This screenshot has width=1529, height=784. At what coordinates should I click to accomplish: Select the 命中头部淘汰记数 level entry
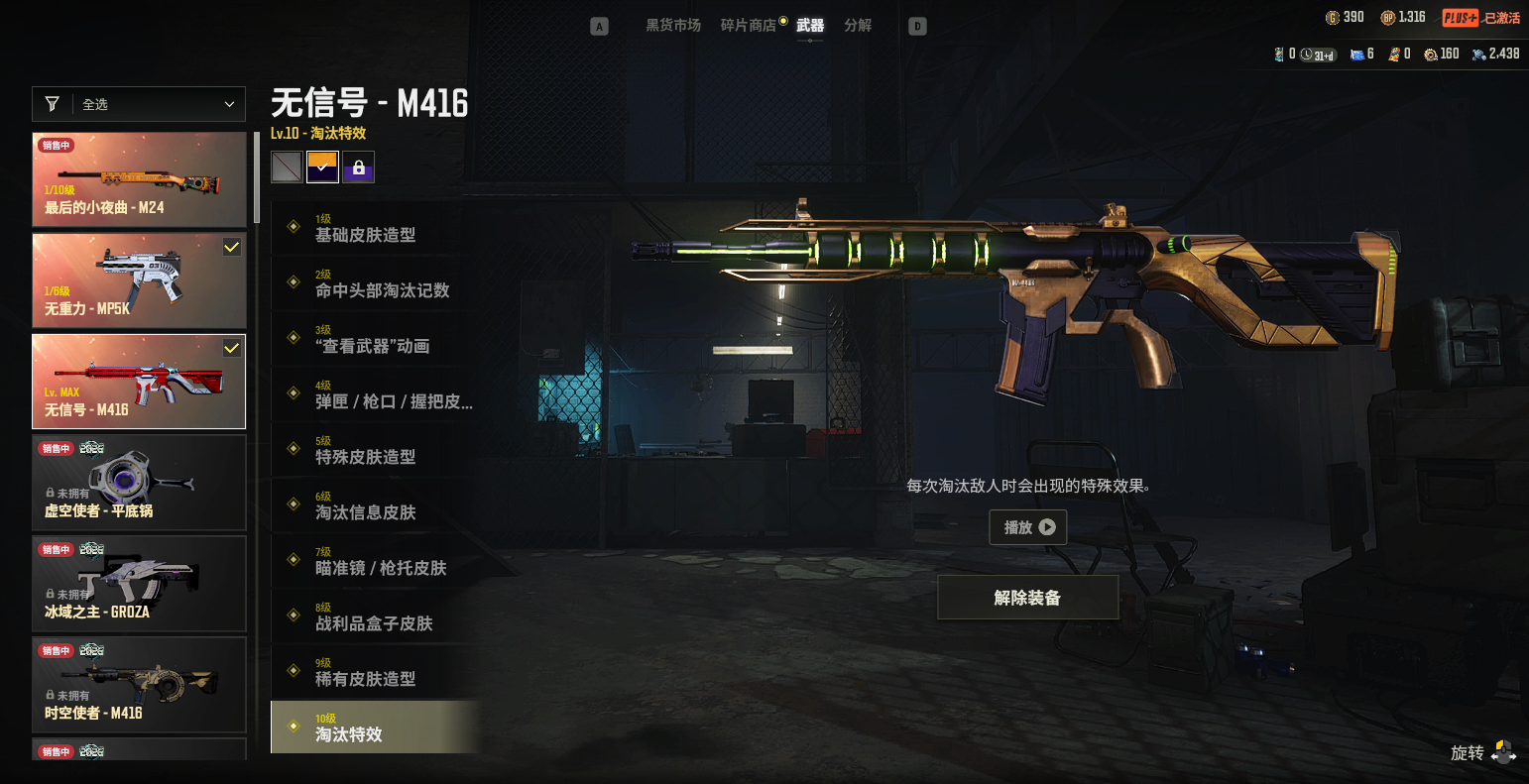[x=375, y=283]
